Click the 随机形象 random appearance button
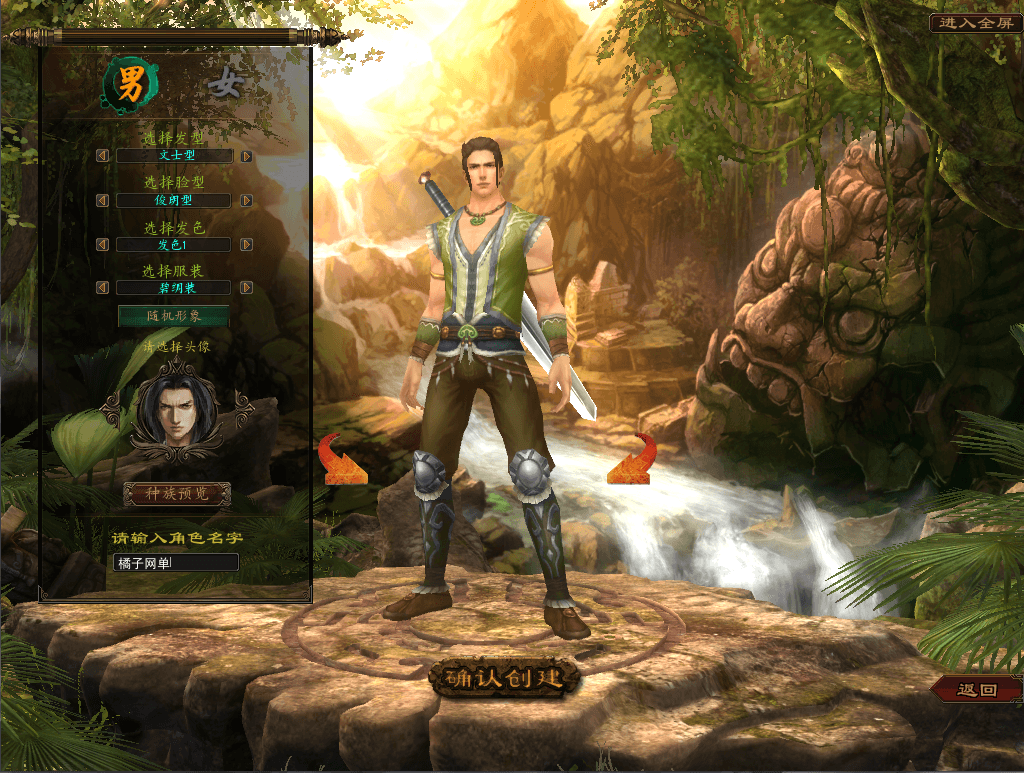 coord(174,316)
